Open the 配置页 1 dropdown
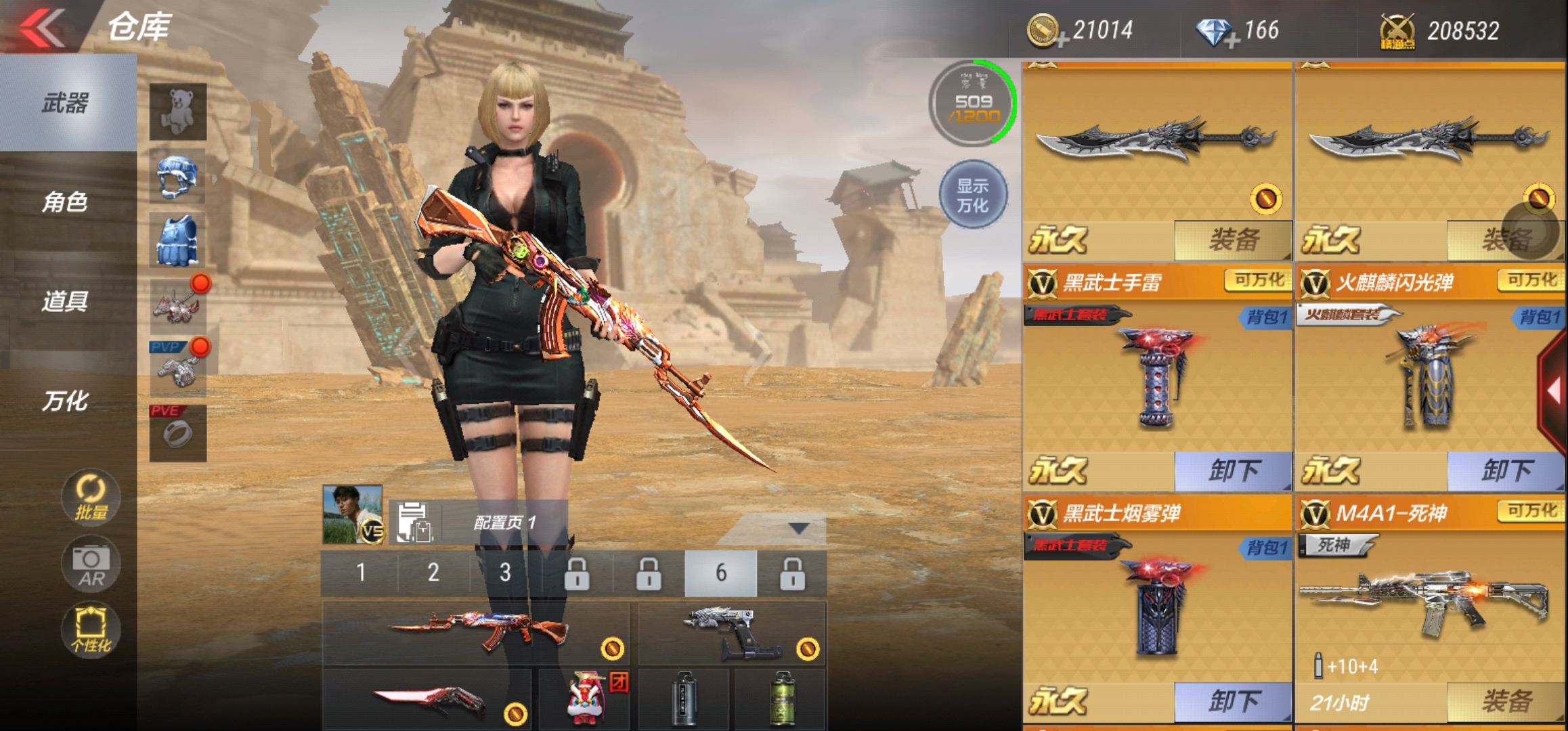This screenshot has height=731, width=1568. [x=799, y=528]
